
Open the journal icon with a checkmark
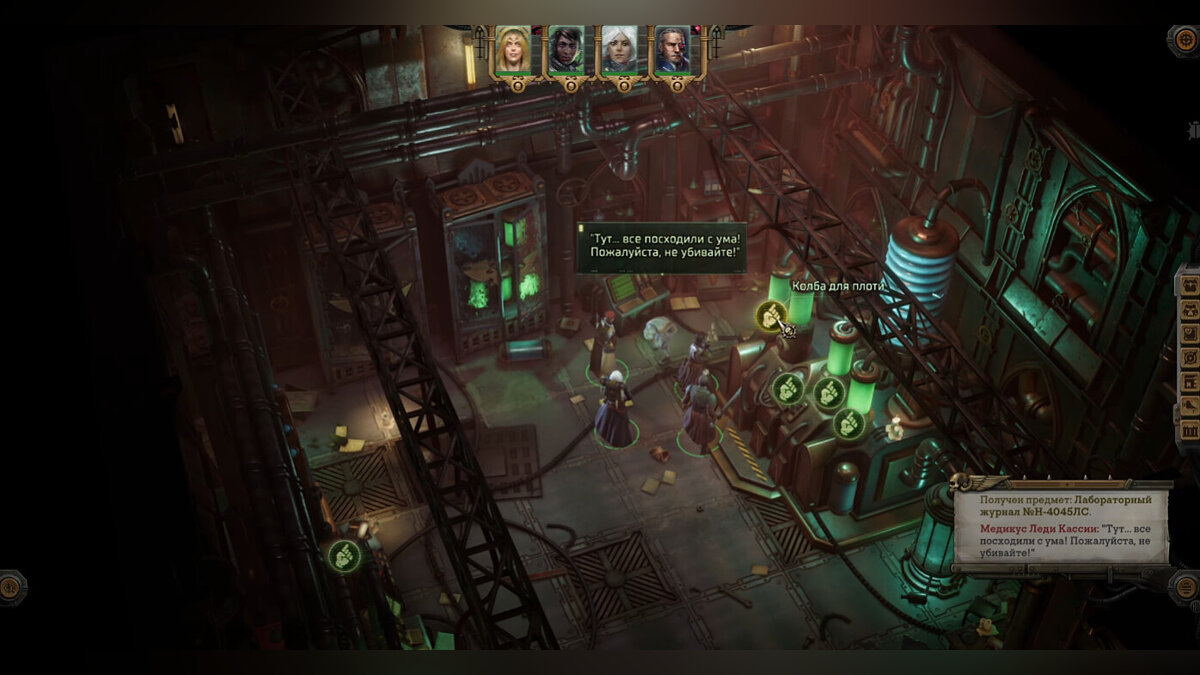[1190, 333]
